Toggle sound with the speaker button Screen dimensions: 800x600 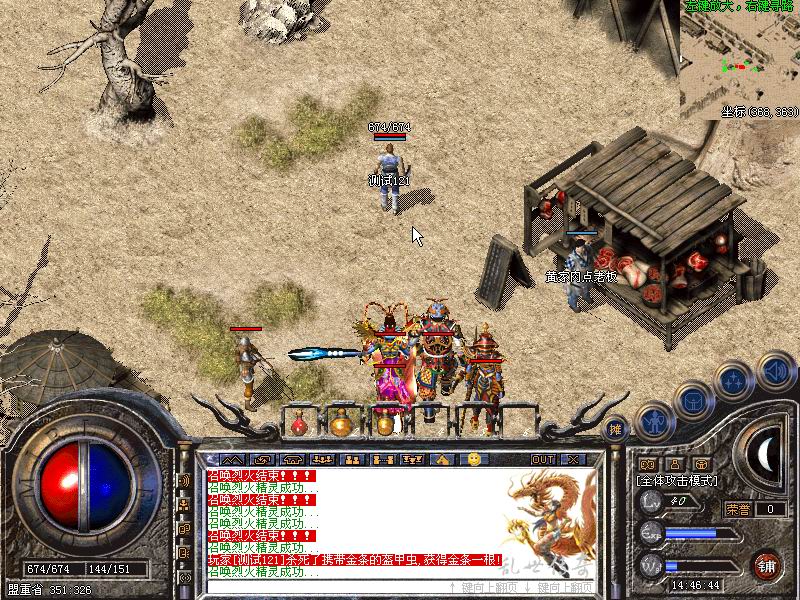click(775, 369)
